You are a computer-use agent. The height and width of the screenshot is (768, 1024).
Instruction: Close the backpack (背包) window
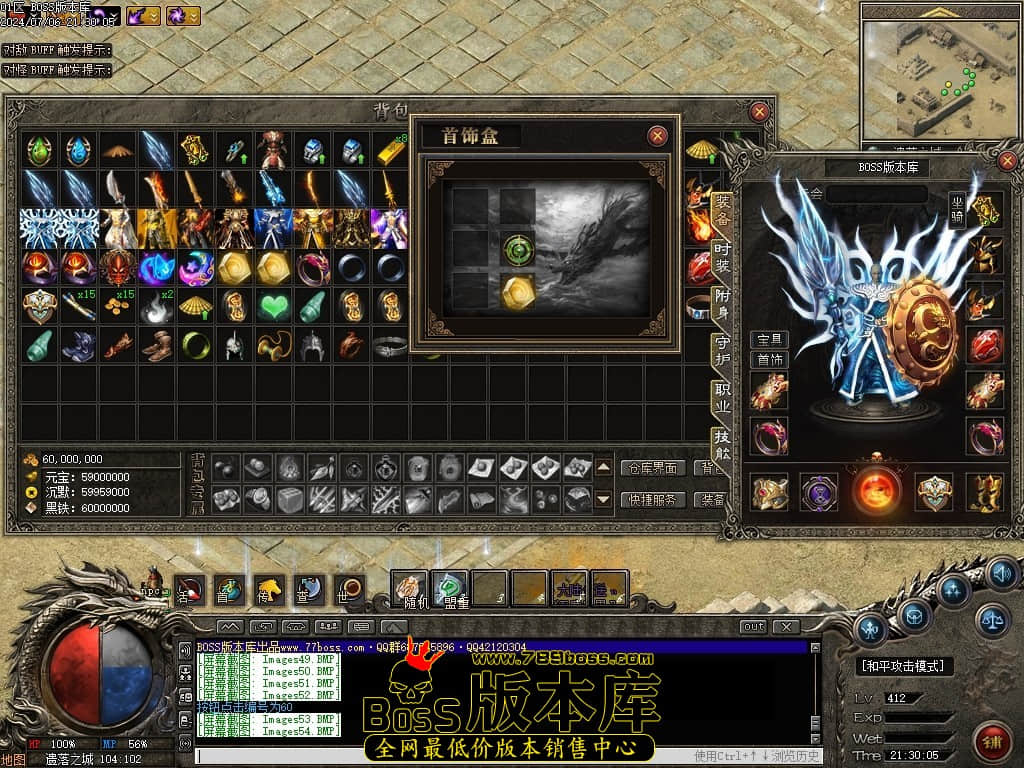[760, 112]
